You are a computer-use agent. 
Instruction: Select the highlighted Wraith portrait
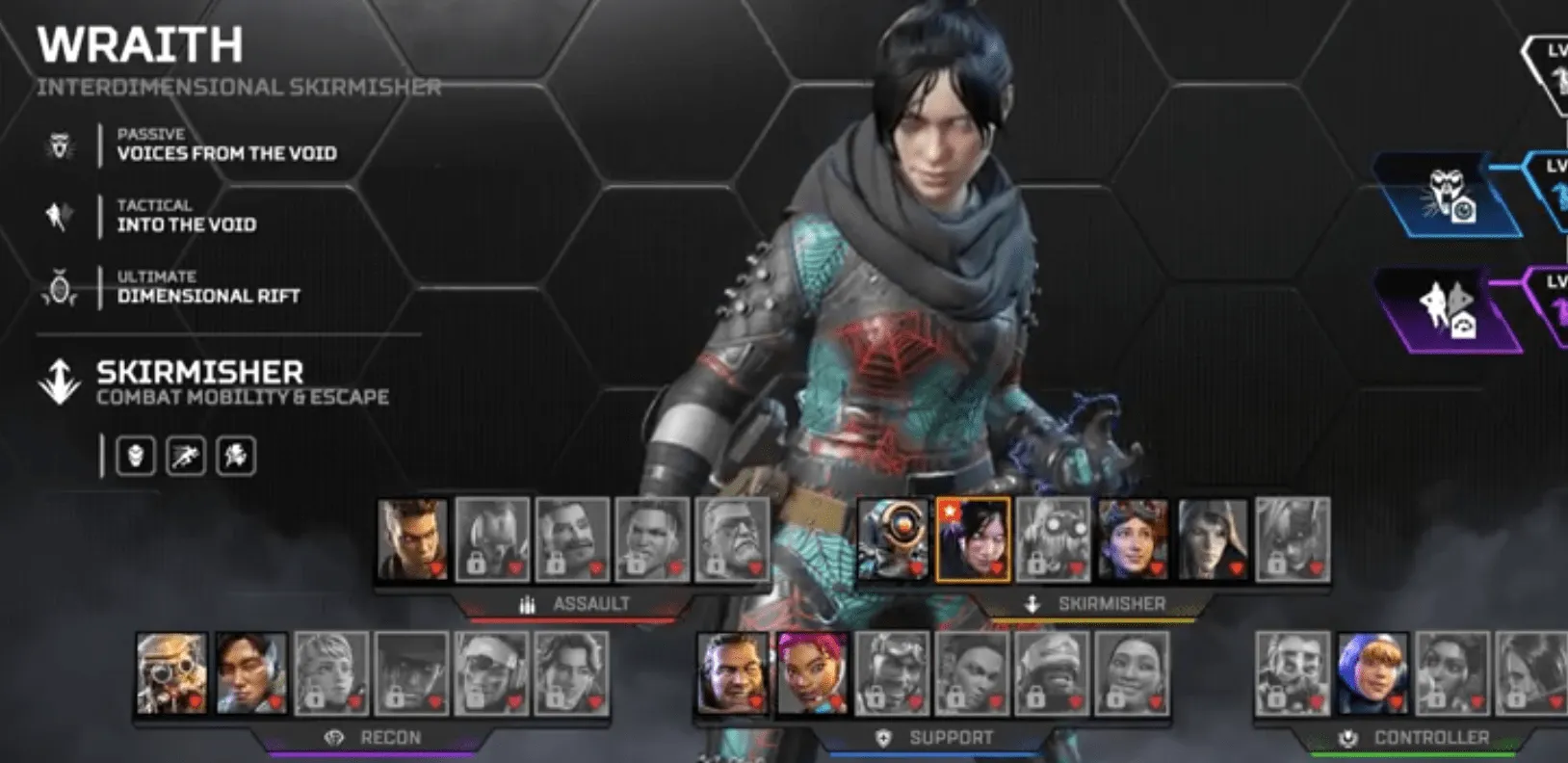coord(973,539)
